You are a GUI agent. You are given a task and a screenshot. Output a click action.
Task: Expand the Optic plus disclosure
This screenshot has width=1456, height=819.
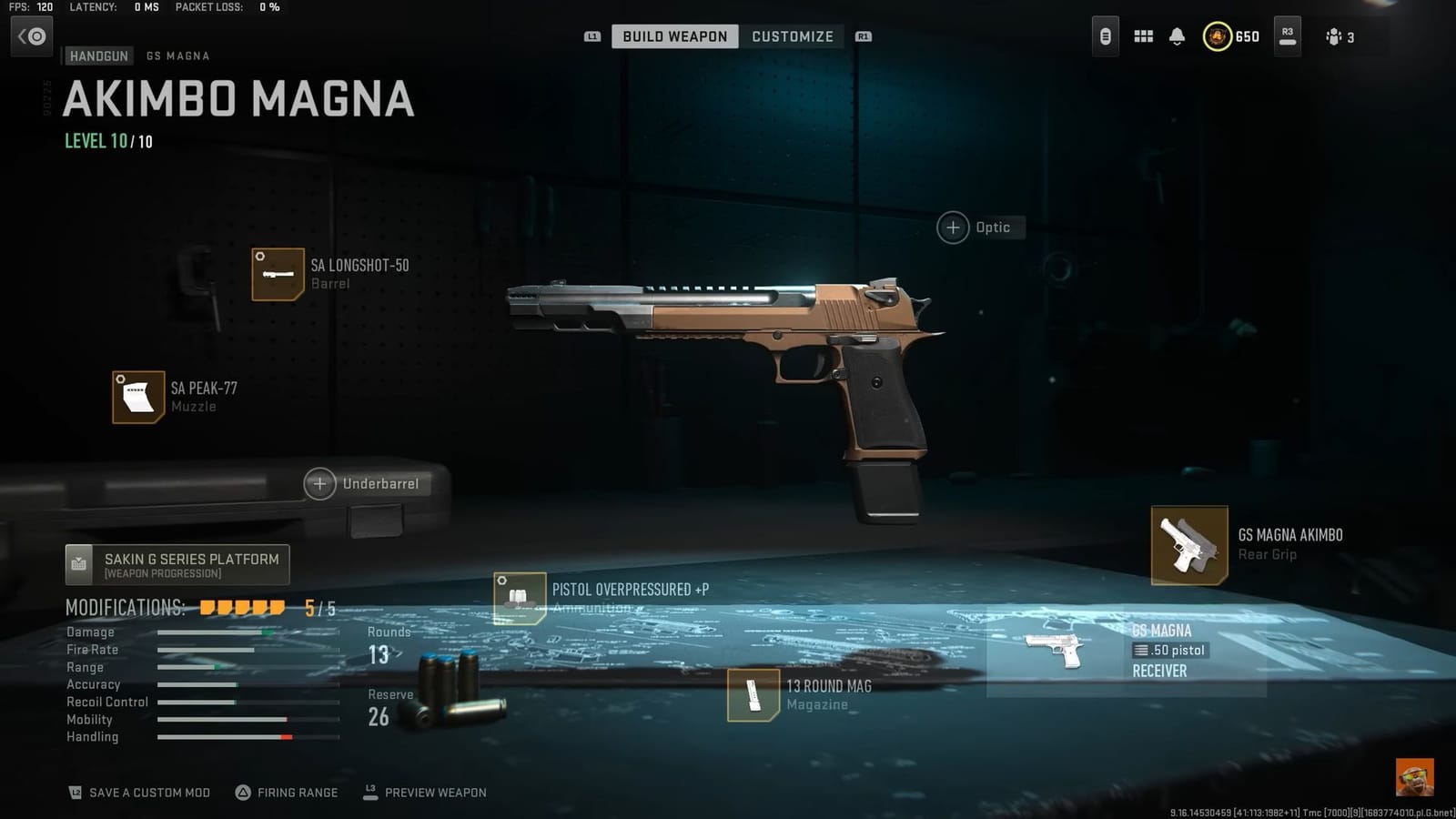952,227
